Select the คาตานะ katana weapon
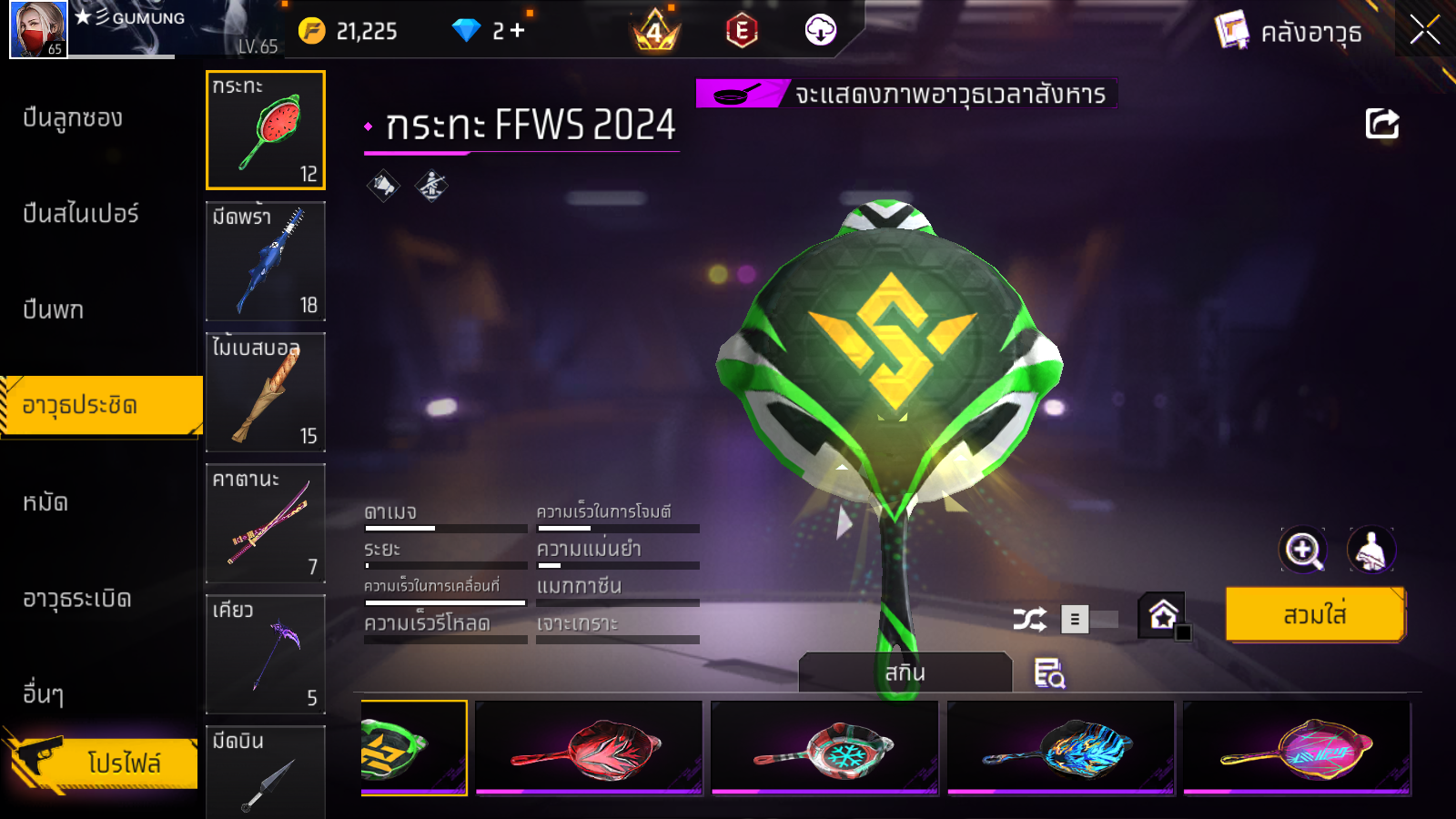This screenshot has height=819, width=1456. point(266,523)
